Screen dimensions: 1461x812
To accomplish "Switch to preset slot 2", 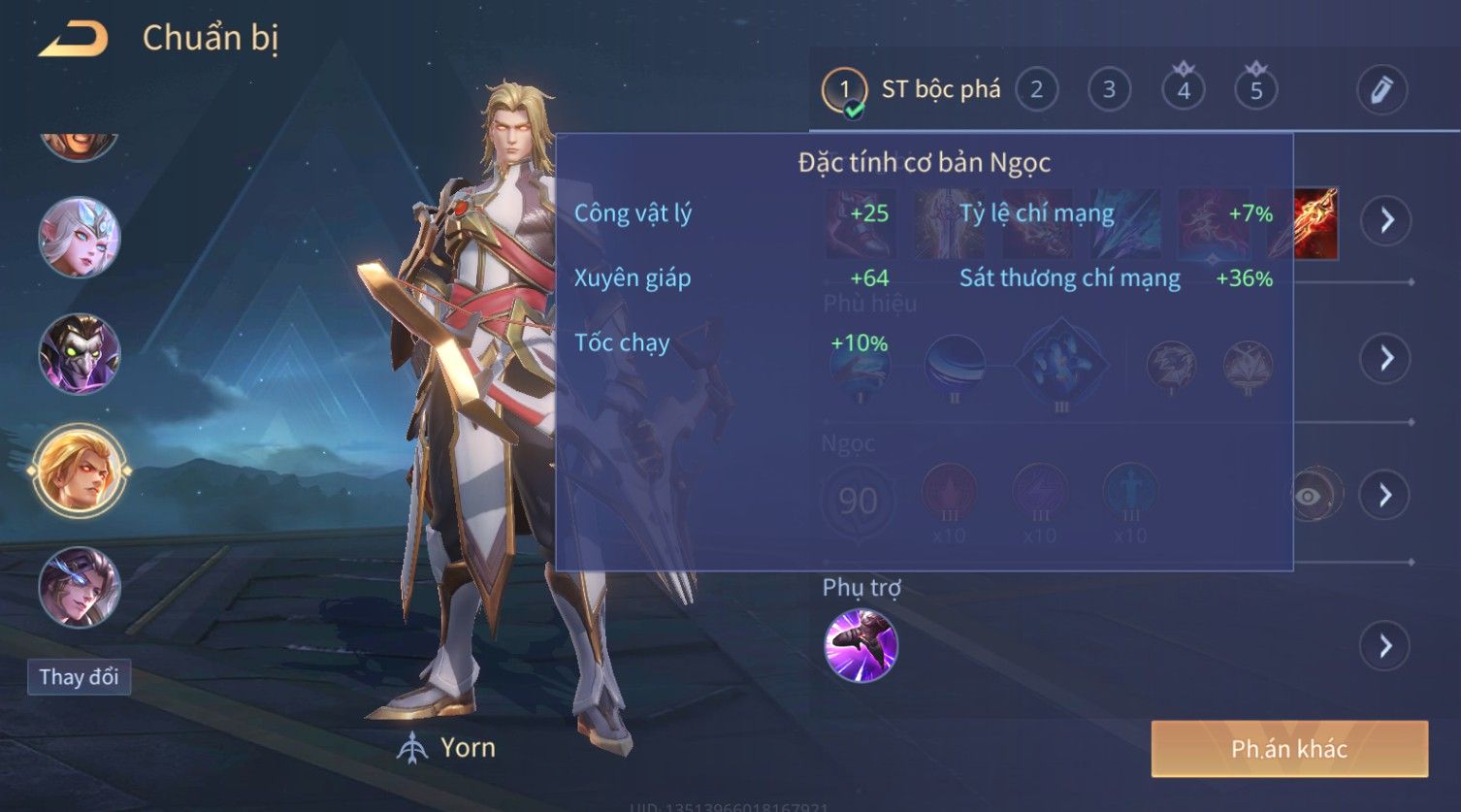I will [1036, 90].
